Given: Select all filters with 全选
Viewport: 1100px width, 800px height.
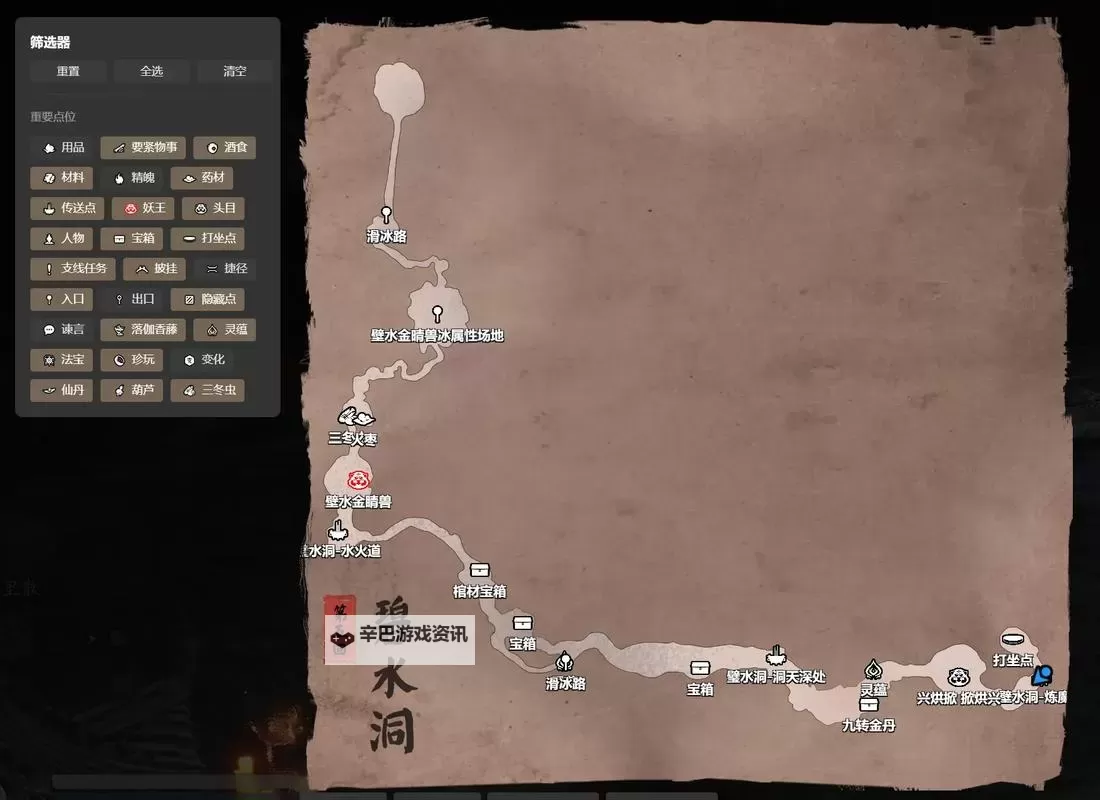Looking at the screenshot, I should 151,71.
